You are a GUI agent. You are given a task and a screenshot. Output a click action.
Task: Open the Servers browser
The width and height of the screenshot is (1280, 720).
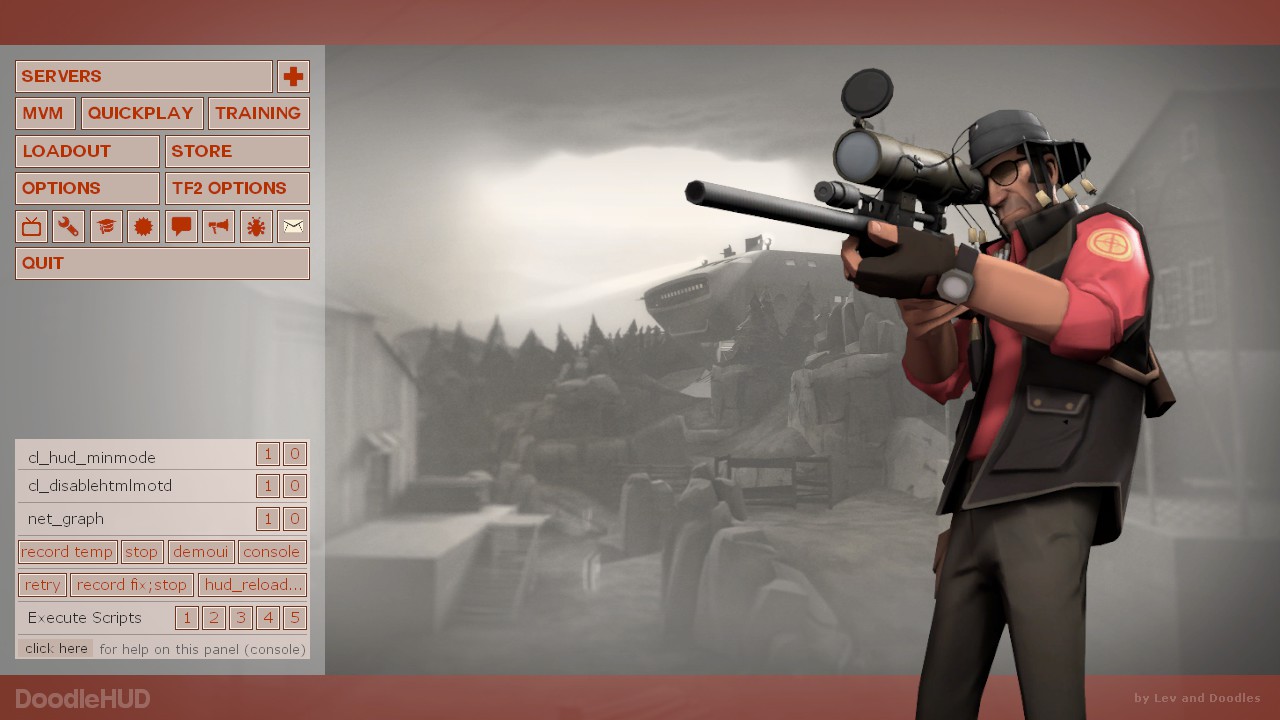coord(143,76)
